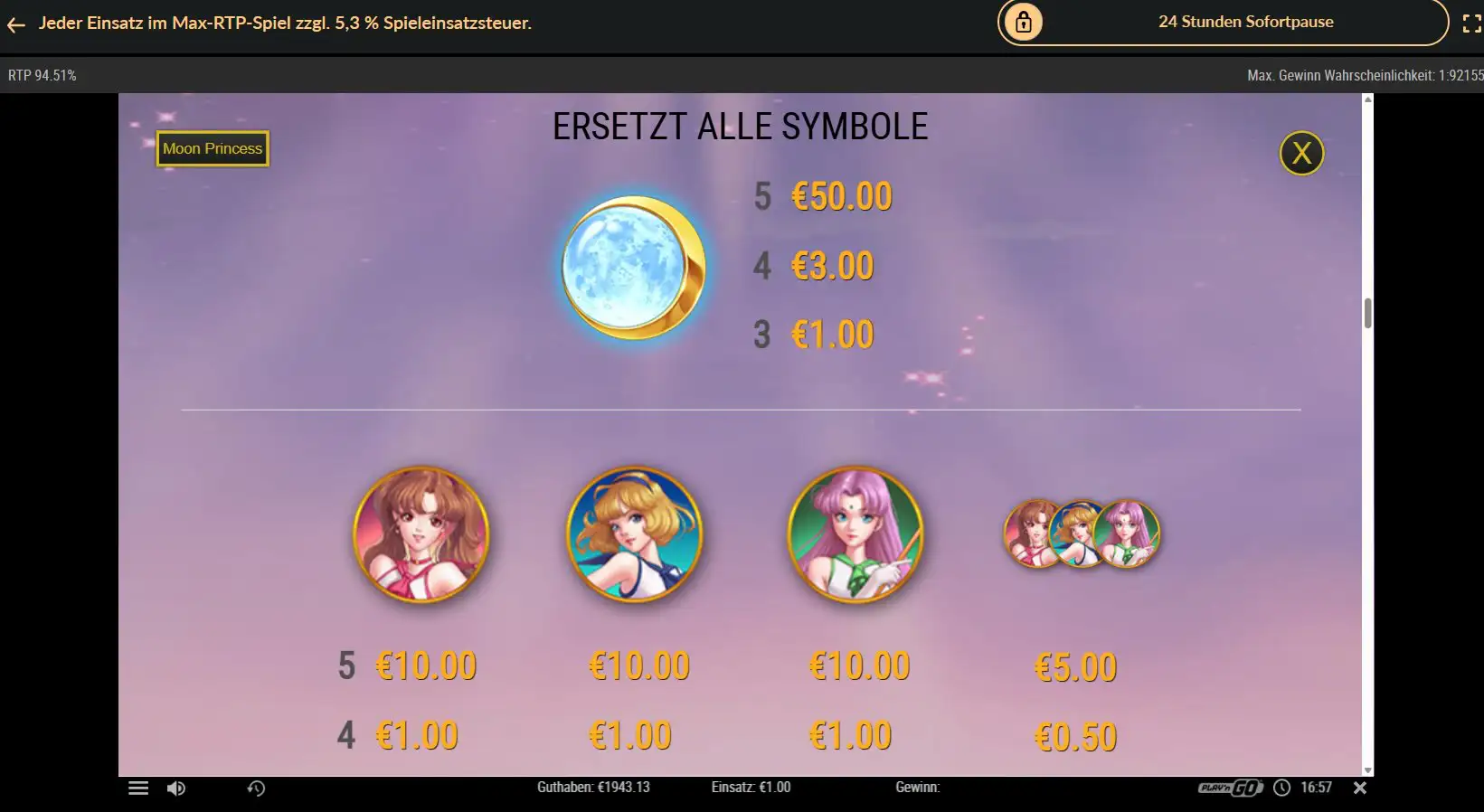Expand the hamburger menu at bottom left

138,788
